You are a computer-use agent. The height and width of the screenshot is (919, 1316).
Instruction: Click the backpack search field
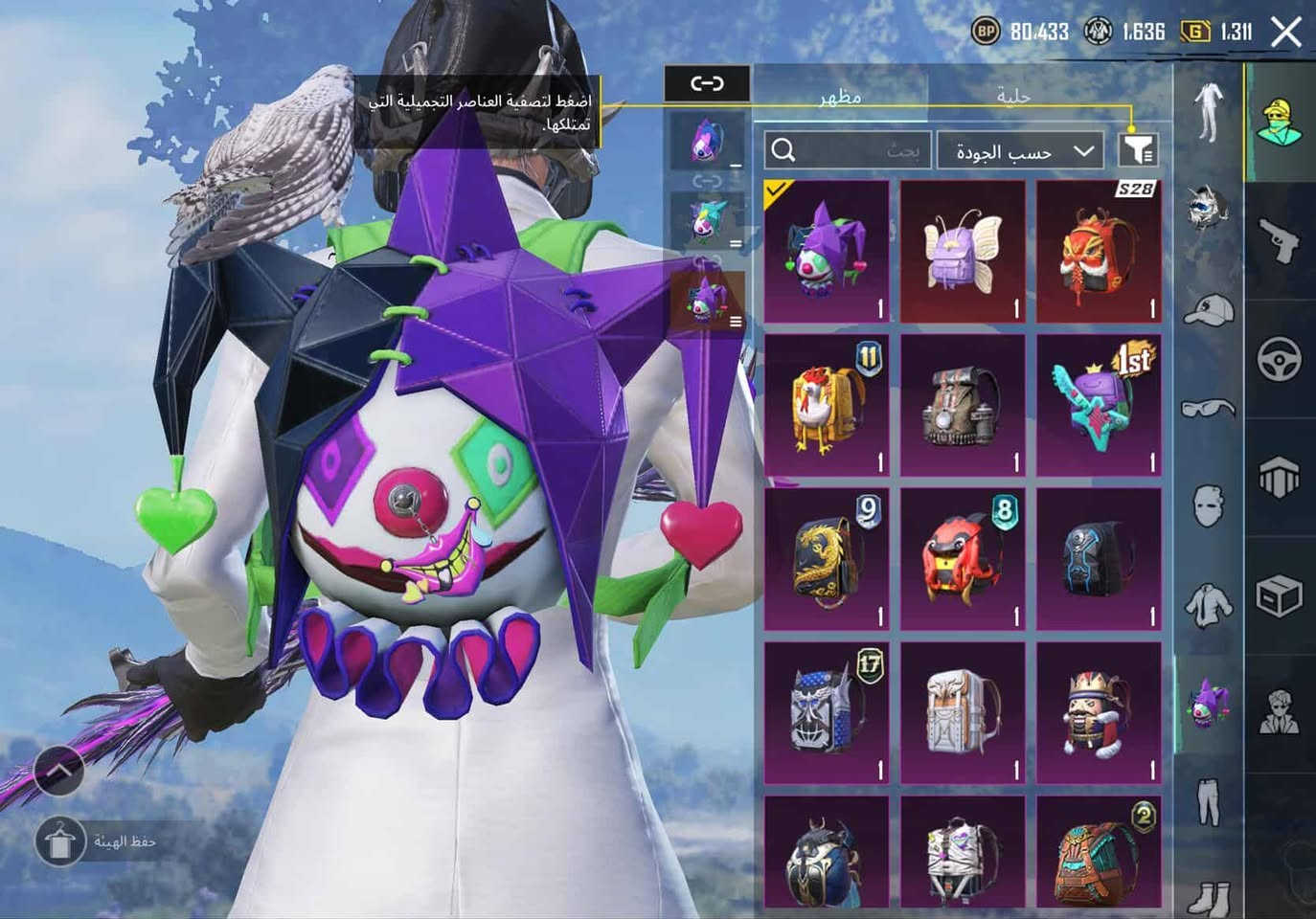(x=848, y=151)
